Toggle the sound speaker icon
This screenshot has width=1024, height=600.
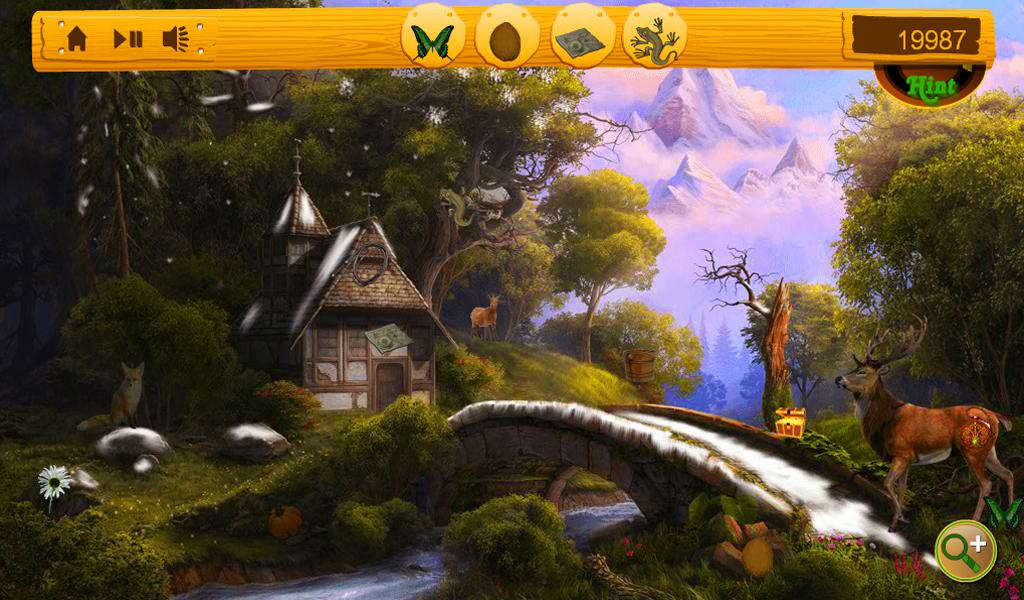[x=176, y=39]
